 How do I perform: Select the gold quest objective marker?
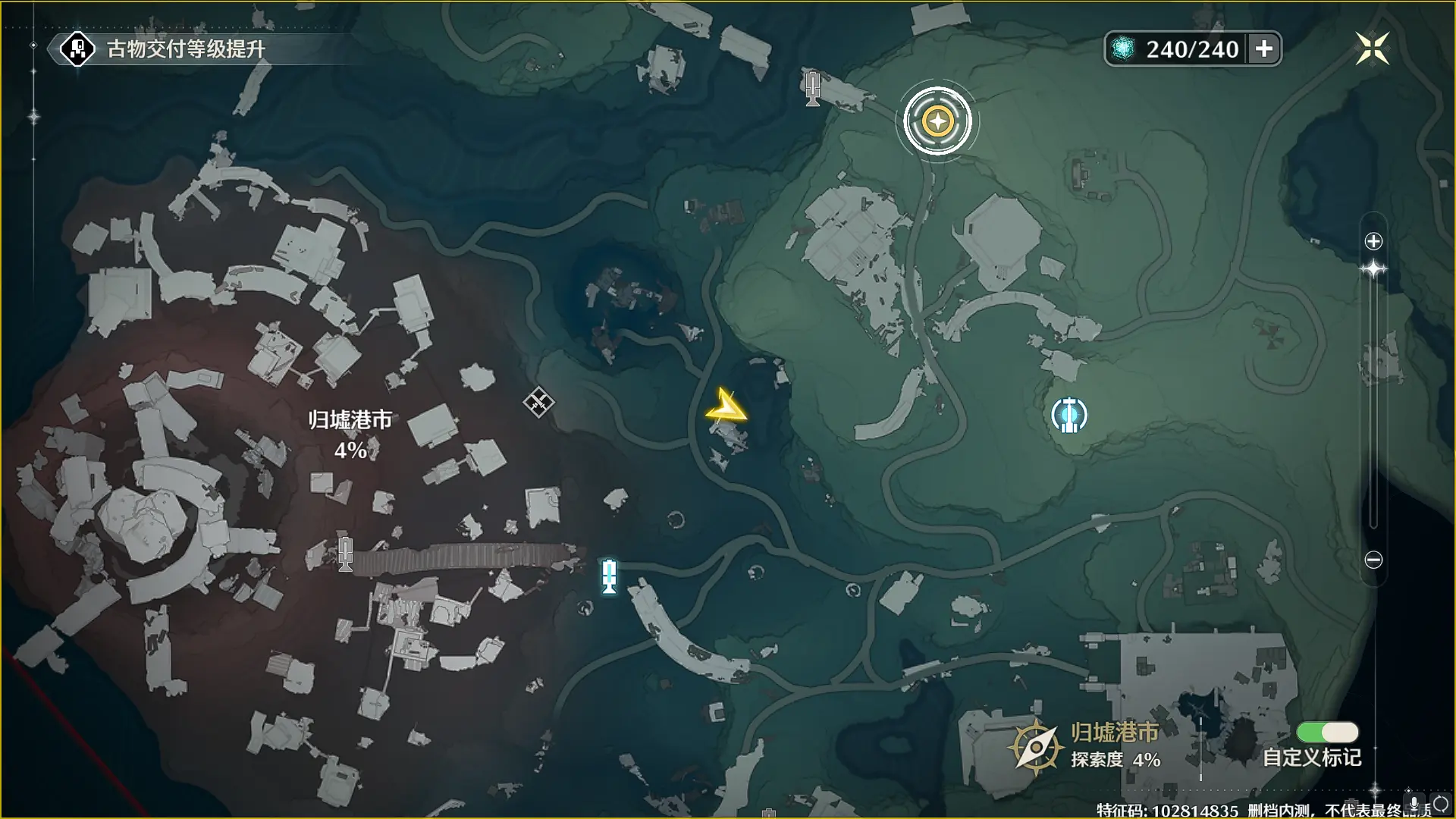(x=938, y=121)
